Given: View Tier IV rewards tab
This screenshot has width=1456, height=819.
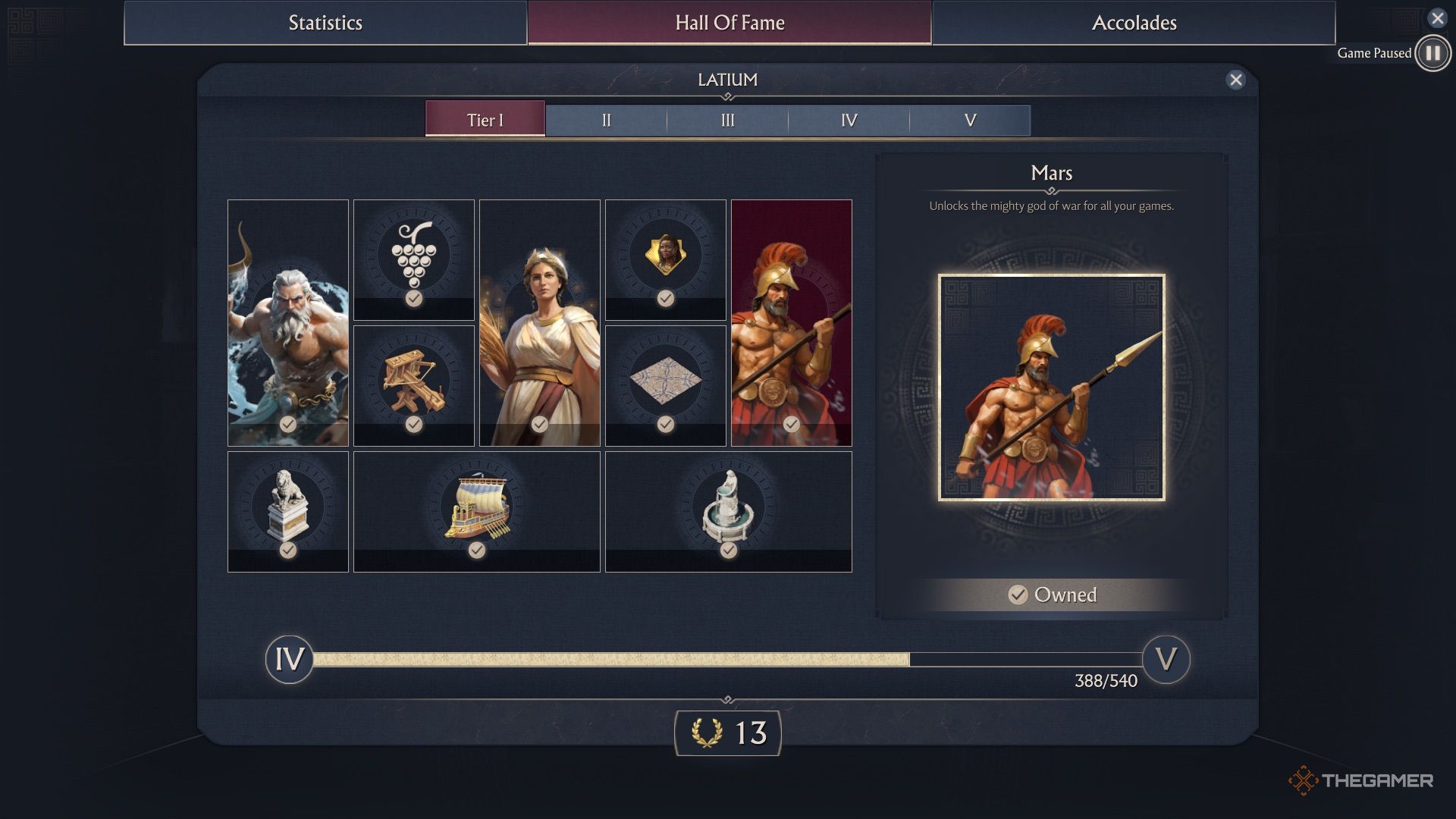Looking at the screenshot, I should tap(849, 121).
